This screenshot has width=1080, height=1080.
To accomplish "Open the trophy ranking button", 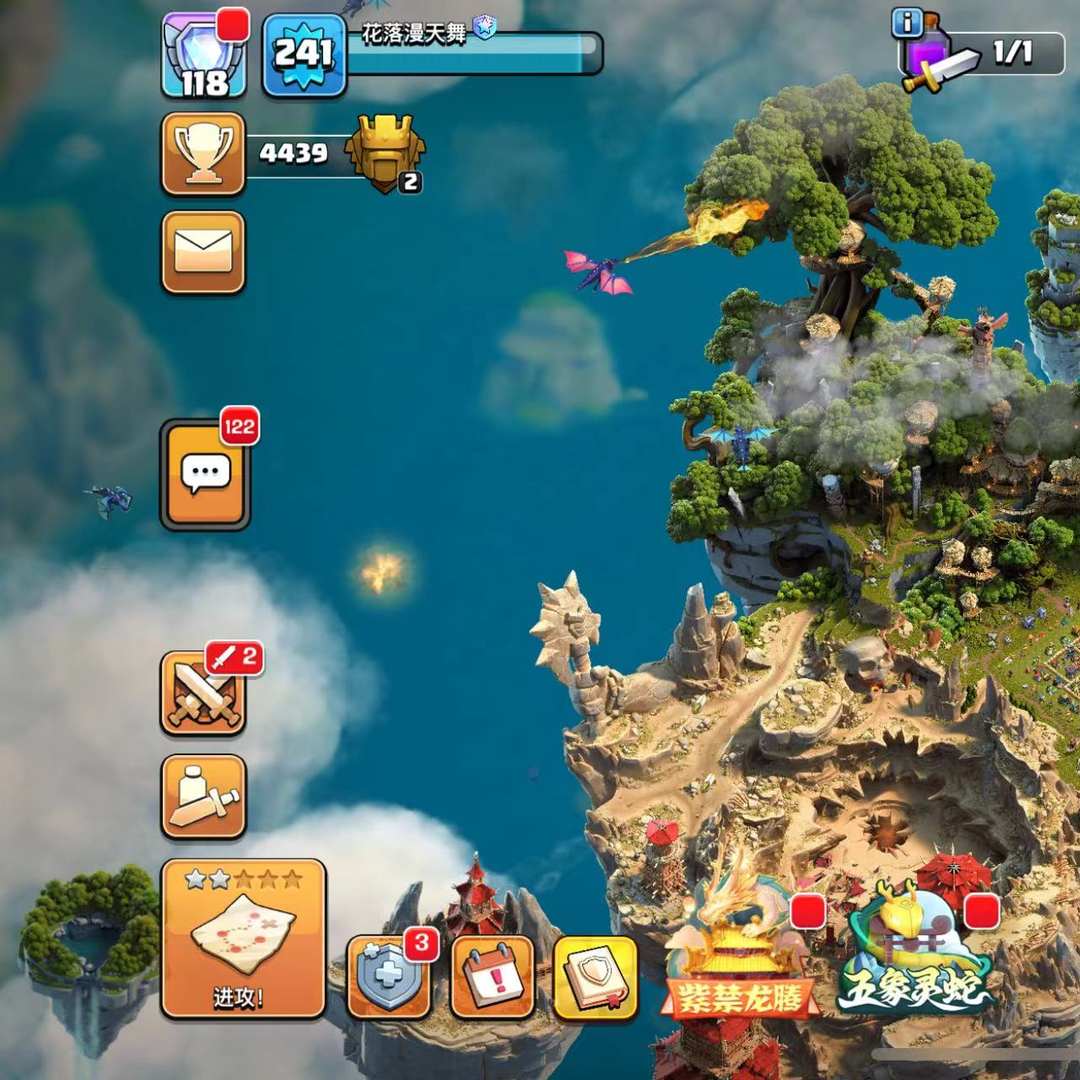I will pyautogui.click(x=203, y=154).
